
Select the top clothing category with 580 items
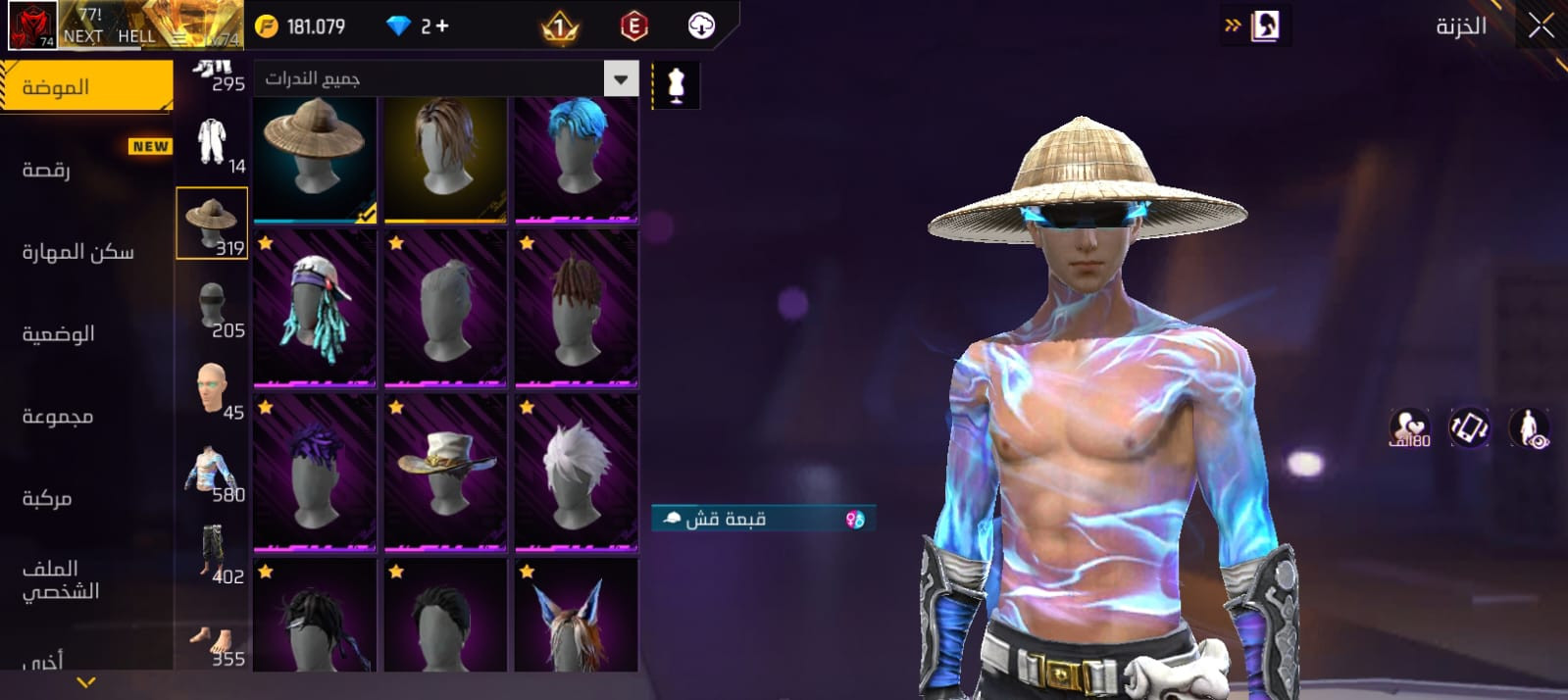click(x=212, y=472)
